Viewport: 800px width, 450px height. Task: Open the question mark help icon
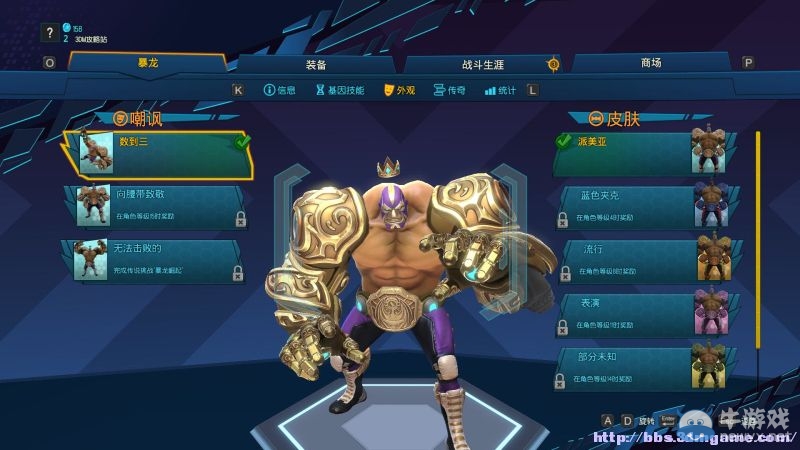tap(49, 33)
